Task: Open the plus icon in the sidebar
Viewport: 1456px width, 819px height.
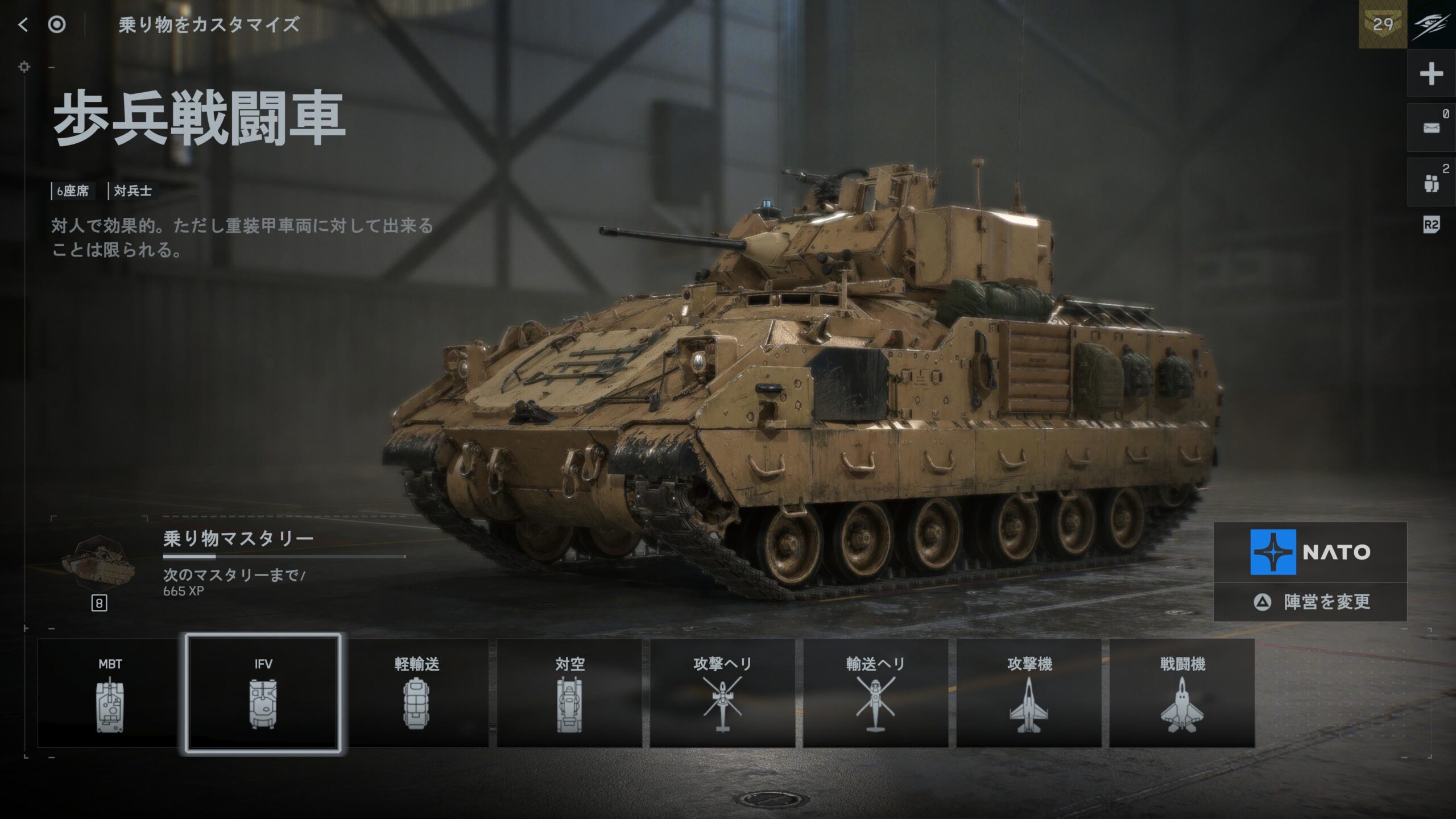Action: pos(1431,75)
